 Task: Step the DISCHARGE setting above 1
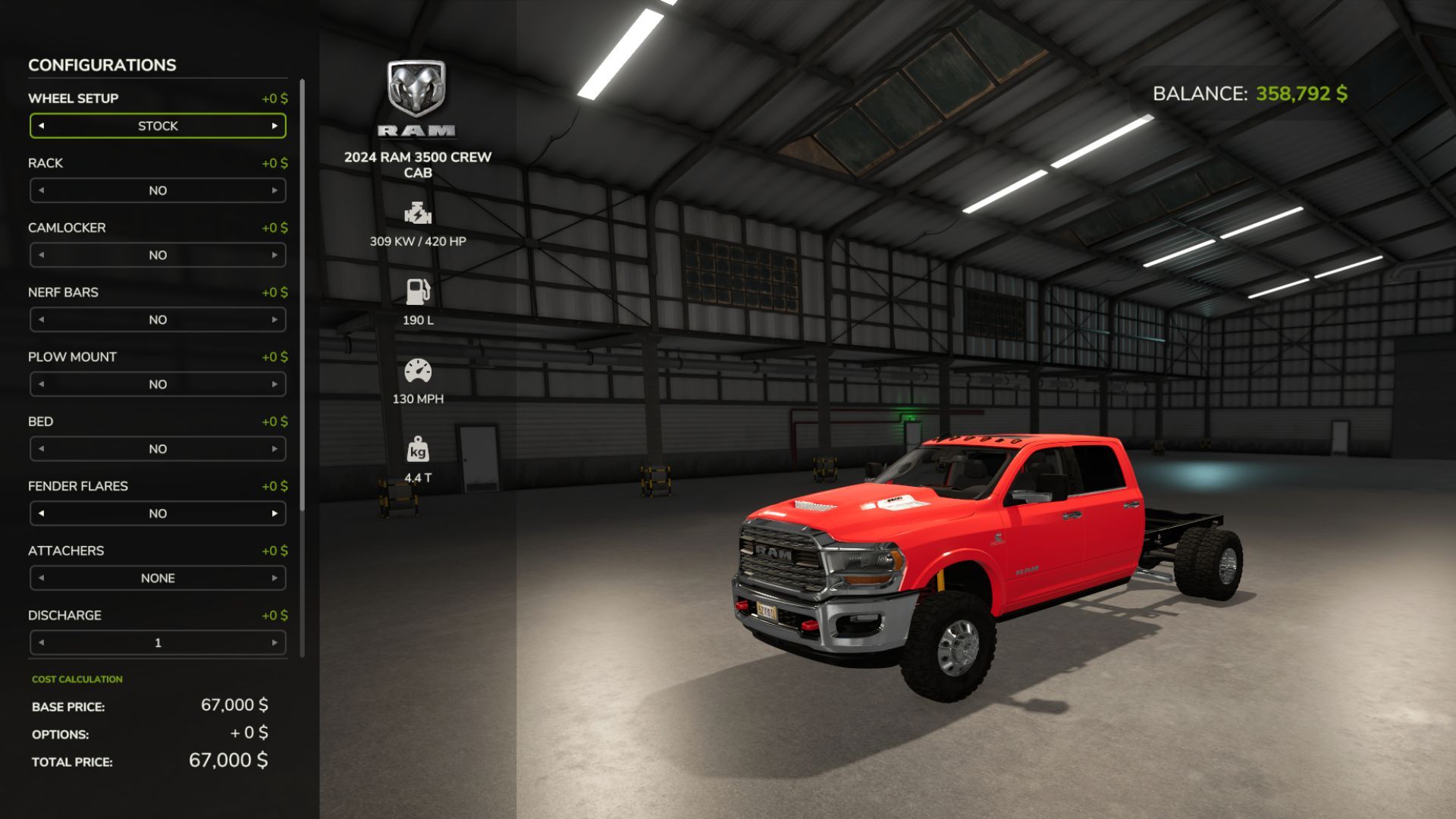[x=275, y=642]
